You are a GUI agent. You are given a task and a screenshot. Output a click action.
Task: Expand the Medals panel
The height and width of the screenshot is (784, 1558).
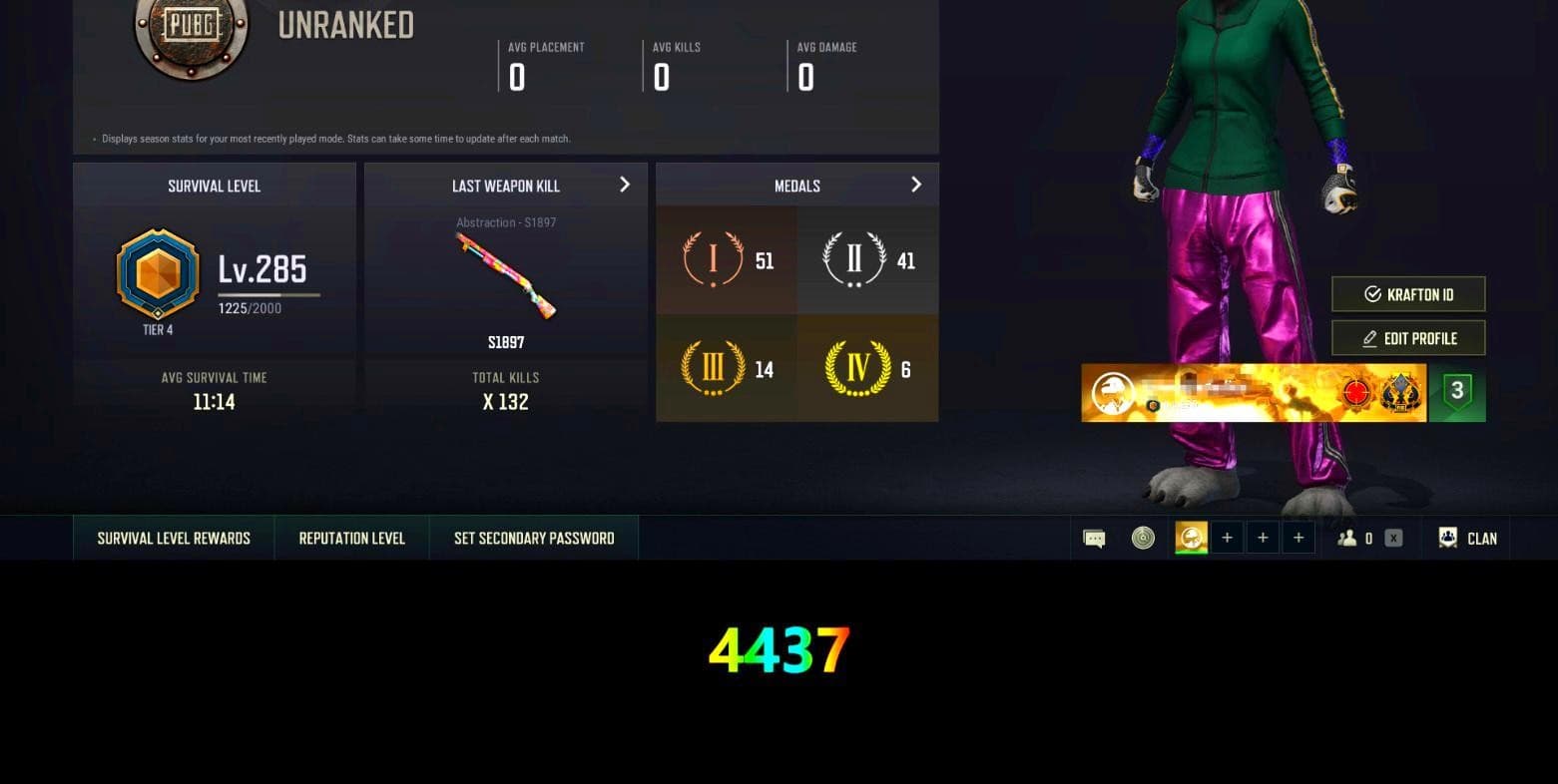point(915,185)
